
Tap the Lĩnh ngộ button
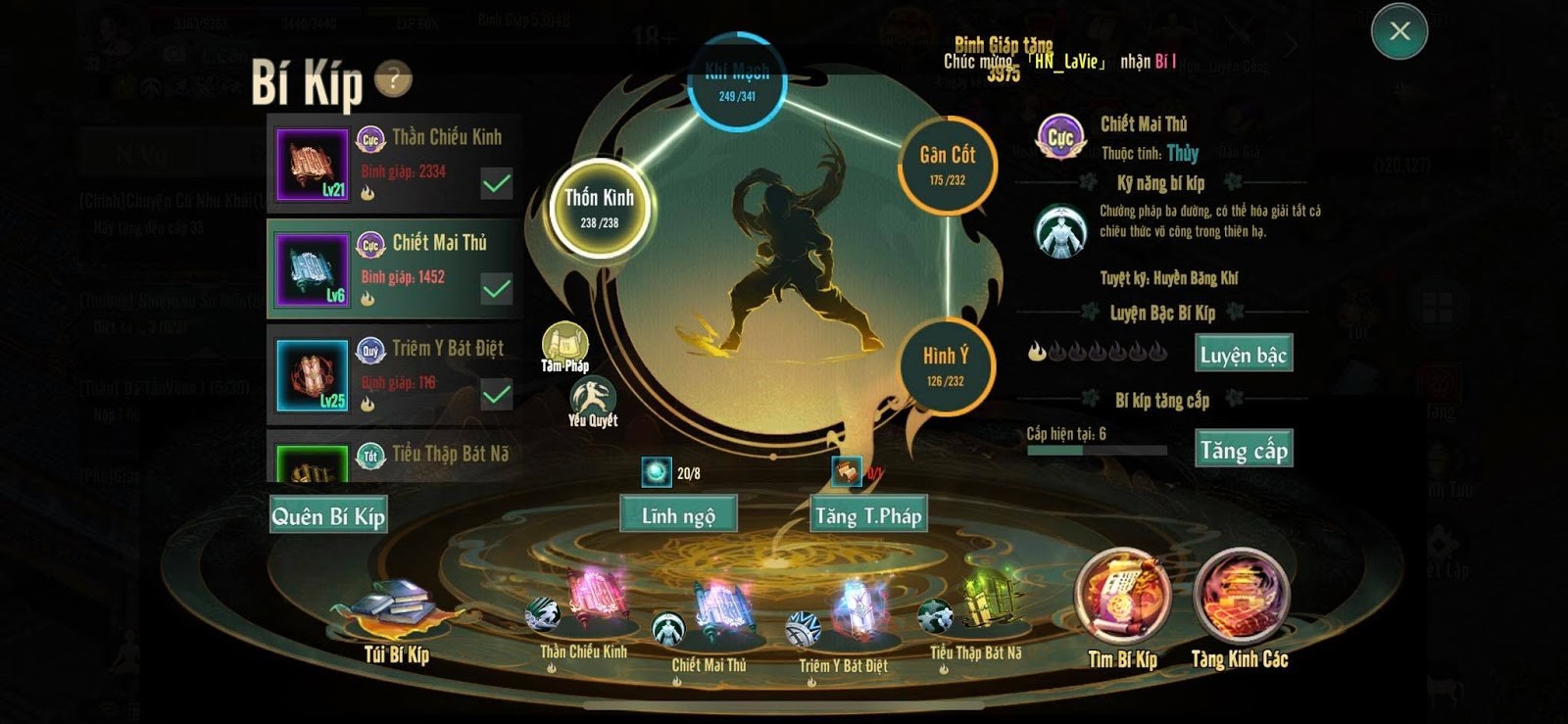click(678, 514)
